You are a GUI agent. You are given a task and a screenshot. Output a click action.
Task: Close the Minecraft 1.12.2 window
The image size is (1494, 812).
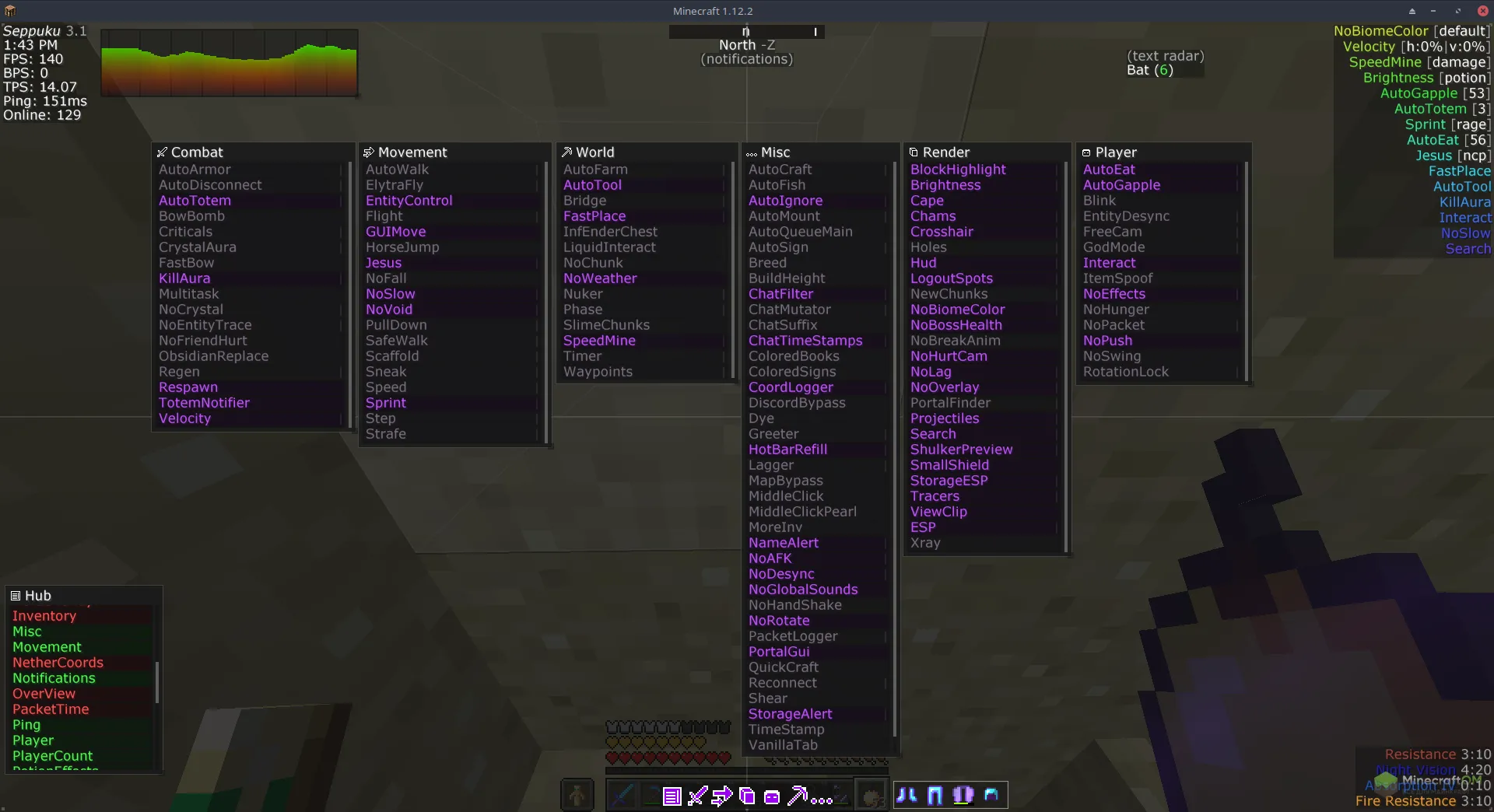pyautogui.click(x=1482, y=11)
